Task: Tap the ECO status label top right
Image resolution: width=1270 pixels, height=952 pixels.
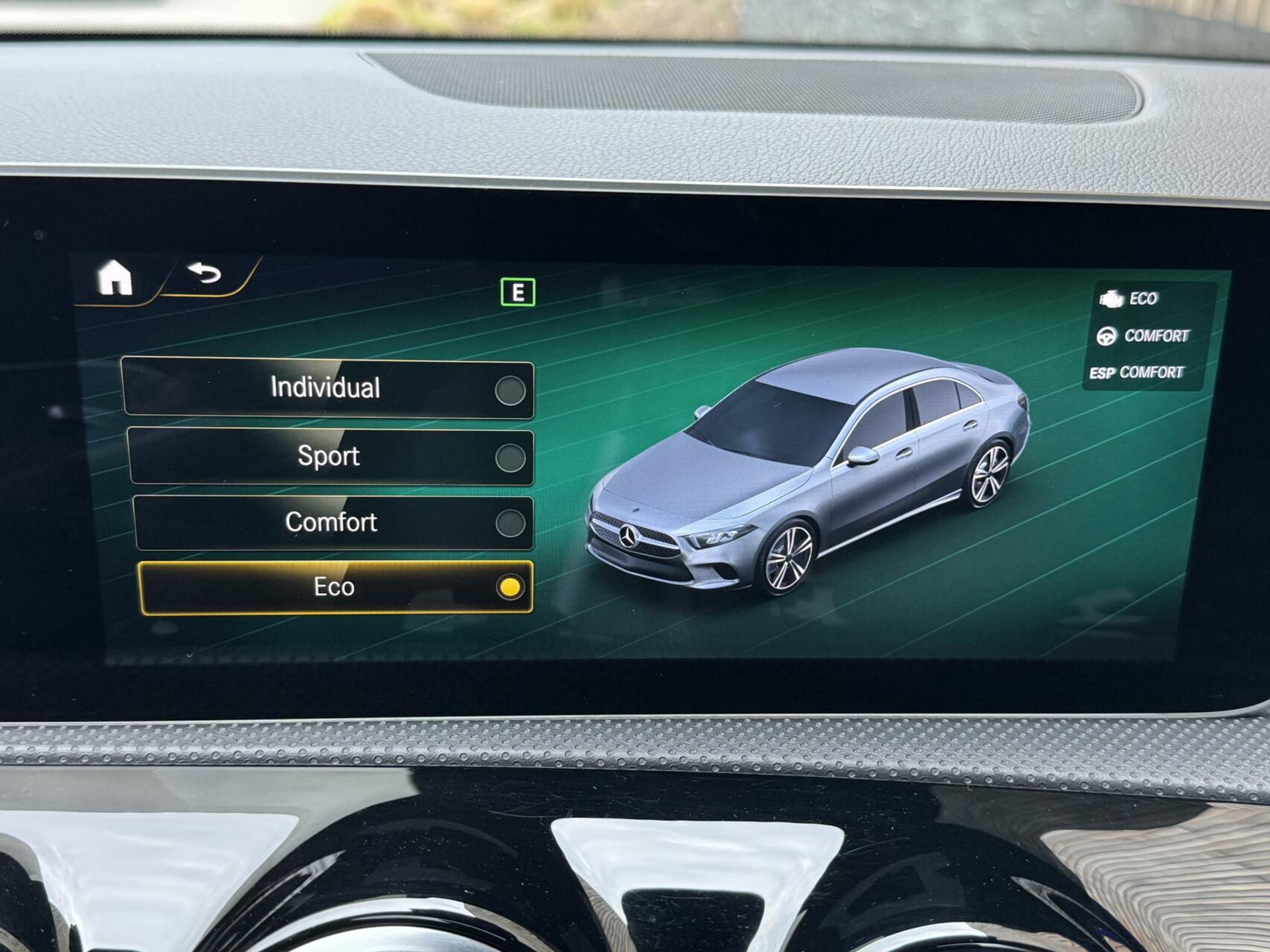Action: [1144, 299]
